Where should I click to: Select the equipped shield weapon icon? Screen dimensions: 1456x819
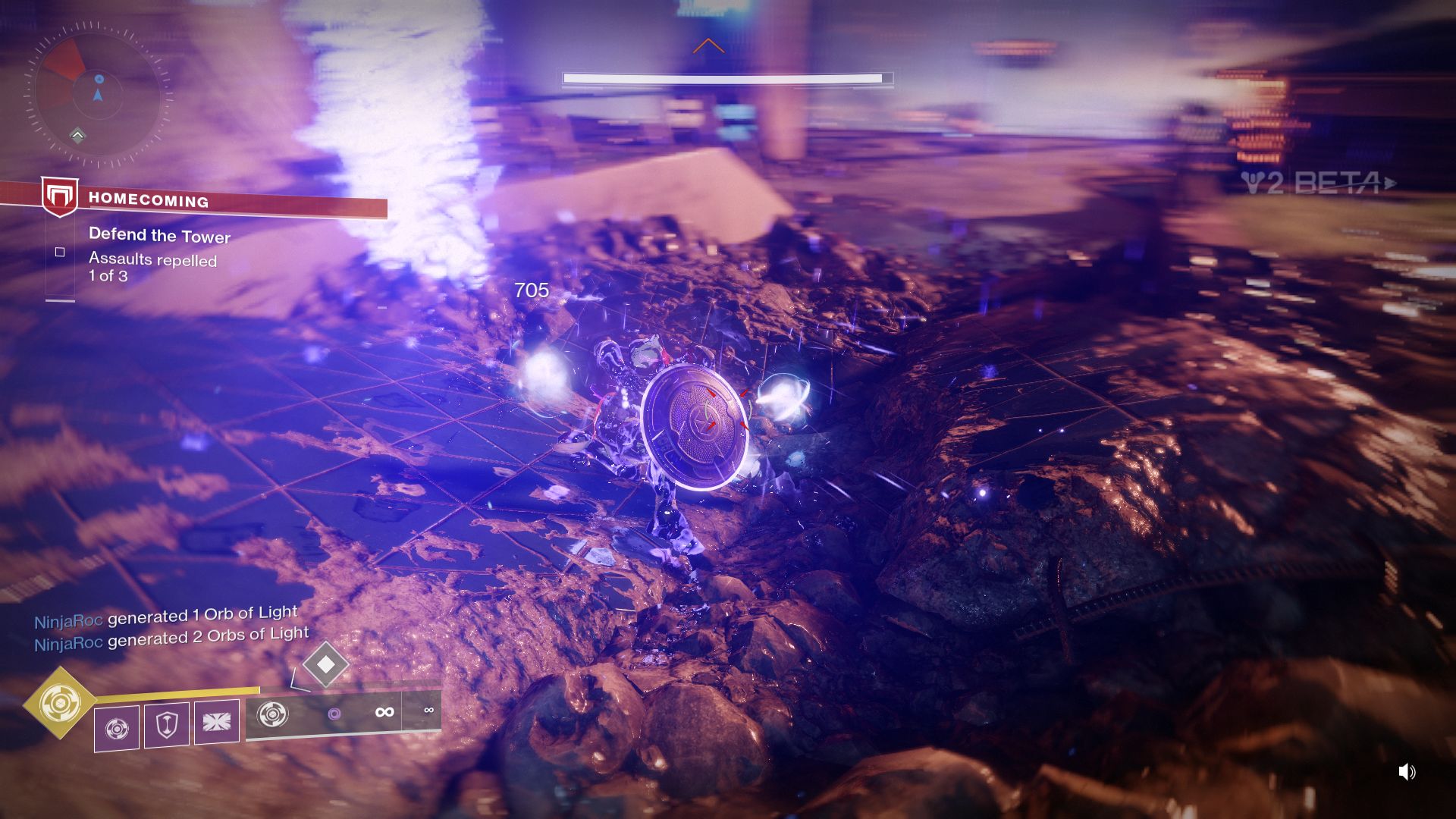pyautogui.click(x=272, y=714)
